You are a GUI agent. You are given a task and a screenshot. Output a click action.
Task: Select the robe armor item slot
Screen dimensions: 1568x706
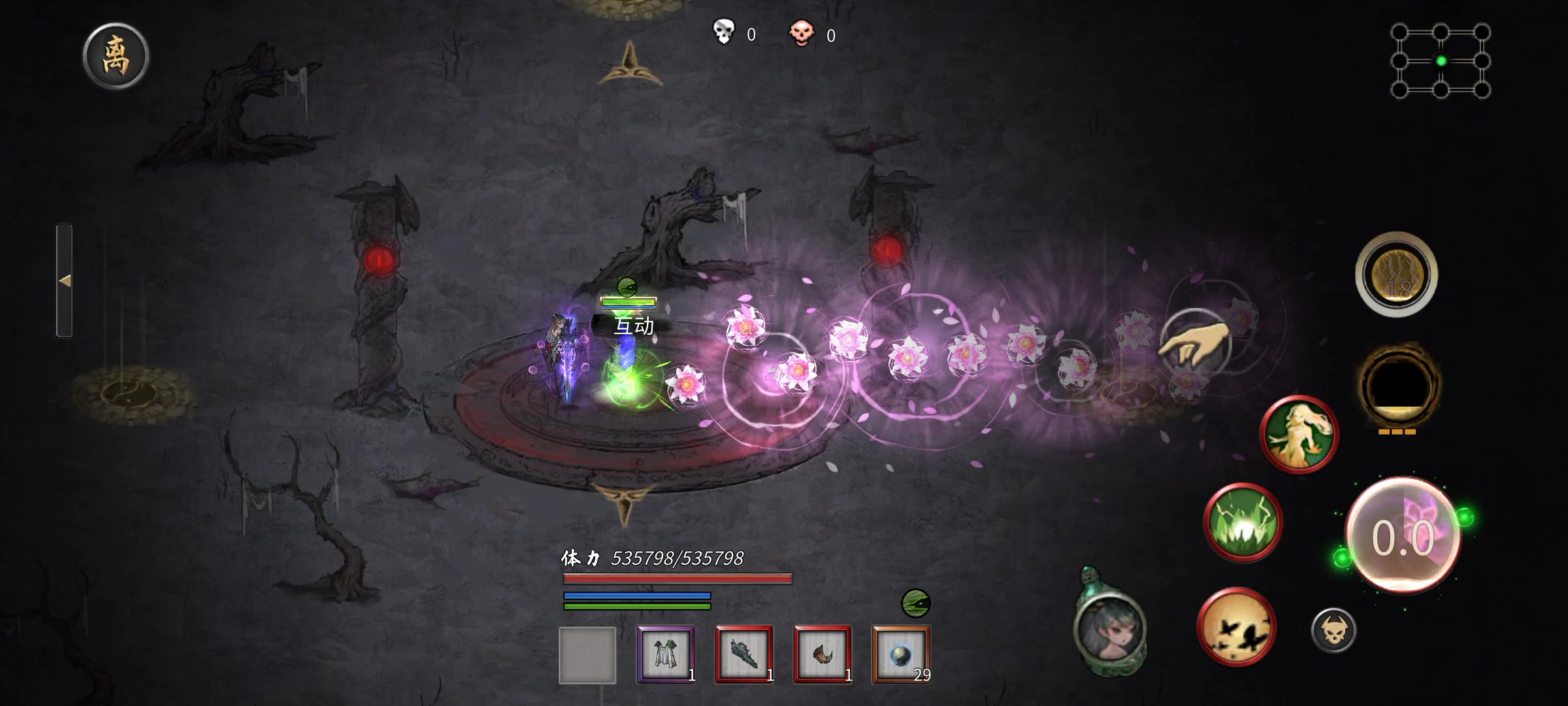[666, 654]
